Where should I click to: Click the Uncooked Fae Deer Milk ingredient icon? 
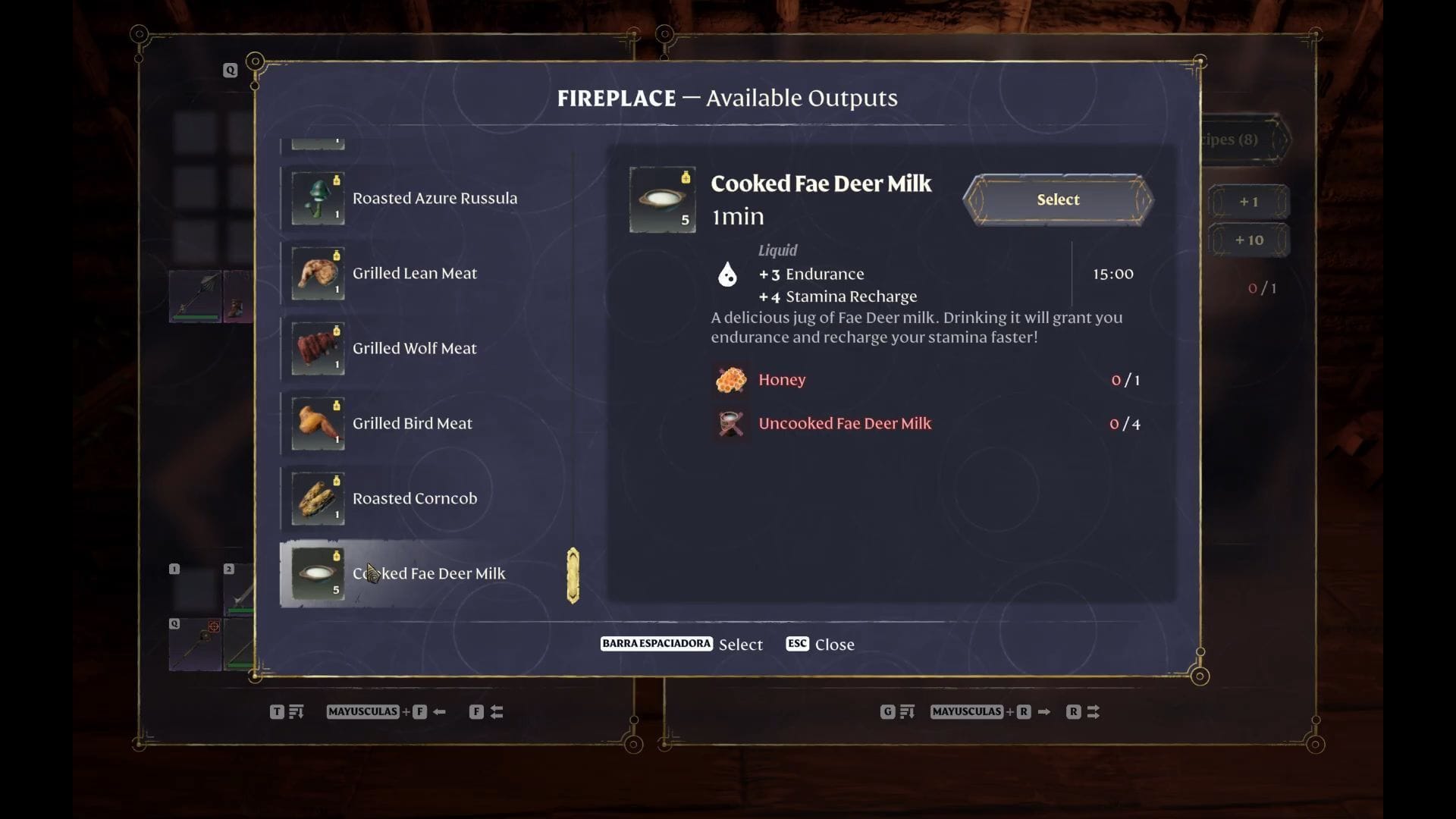click(730, 423)
